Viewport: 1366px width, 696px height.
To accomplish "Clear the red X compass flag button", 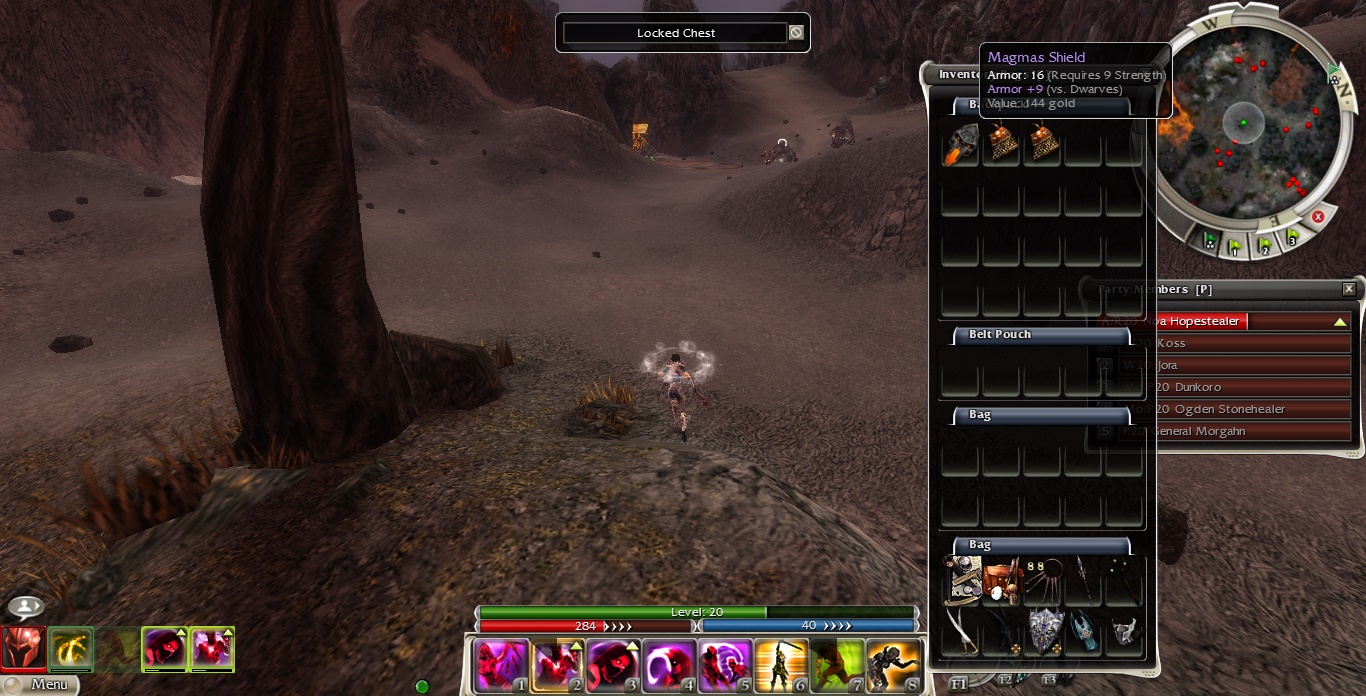I will click(1318, 217).
